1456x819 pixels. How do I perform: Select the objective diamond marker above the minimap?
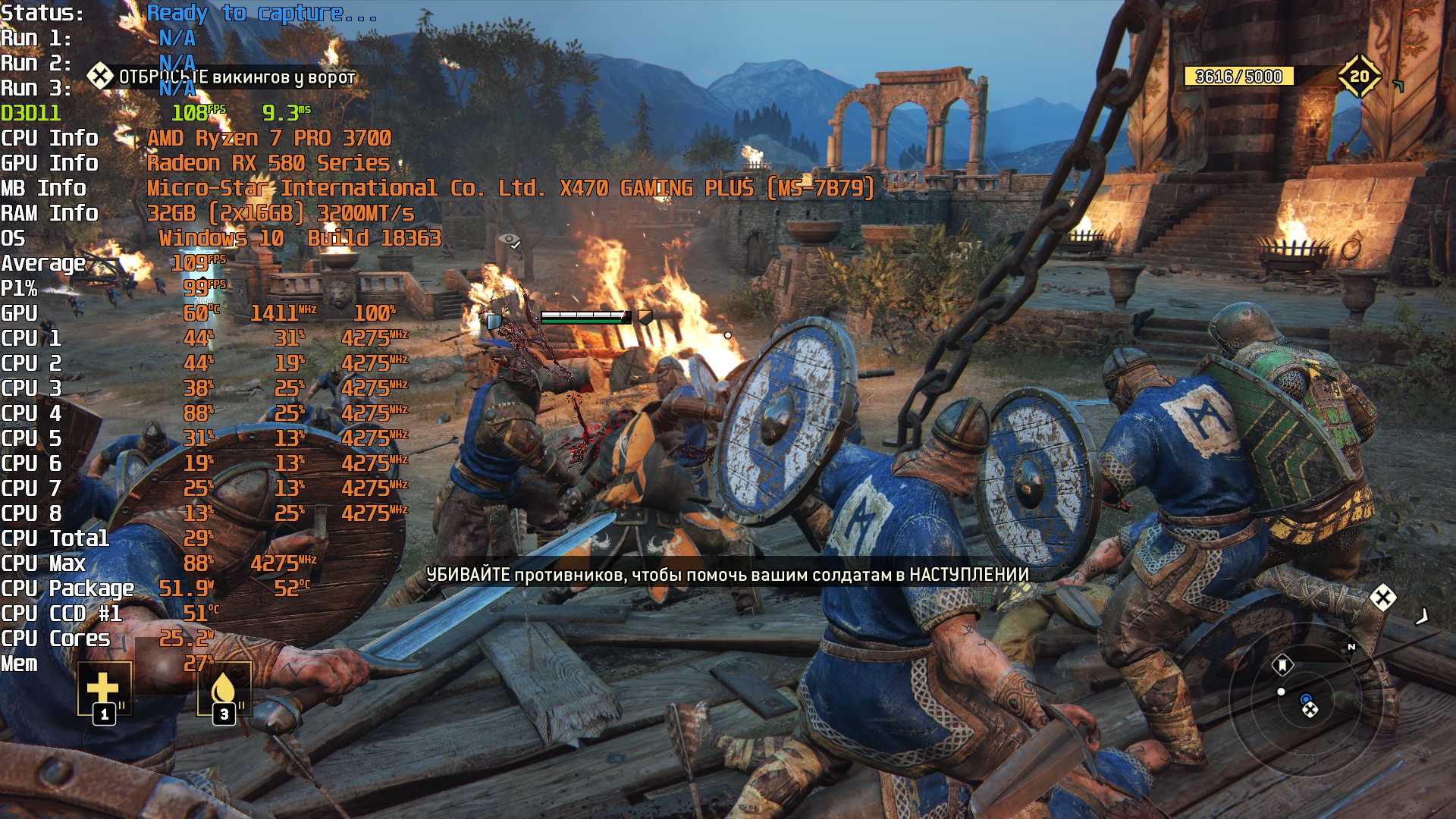pos(1383,598)
